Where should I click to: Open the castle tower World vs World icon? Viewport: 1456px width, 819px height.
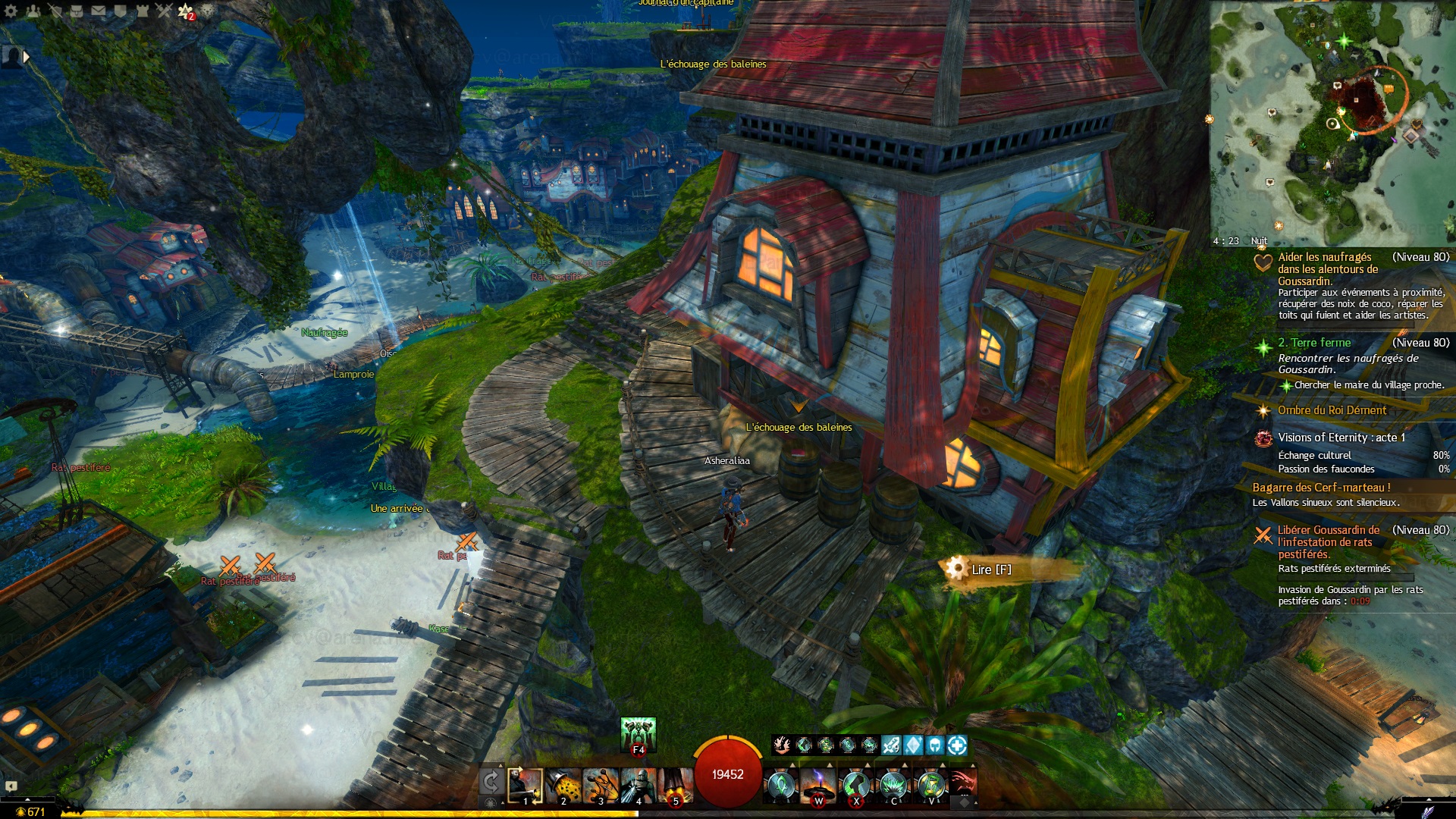pyautogui.click(x=143, y=11)
